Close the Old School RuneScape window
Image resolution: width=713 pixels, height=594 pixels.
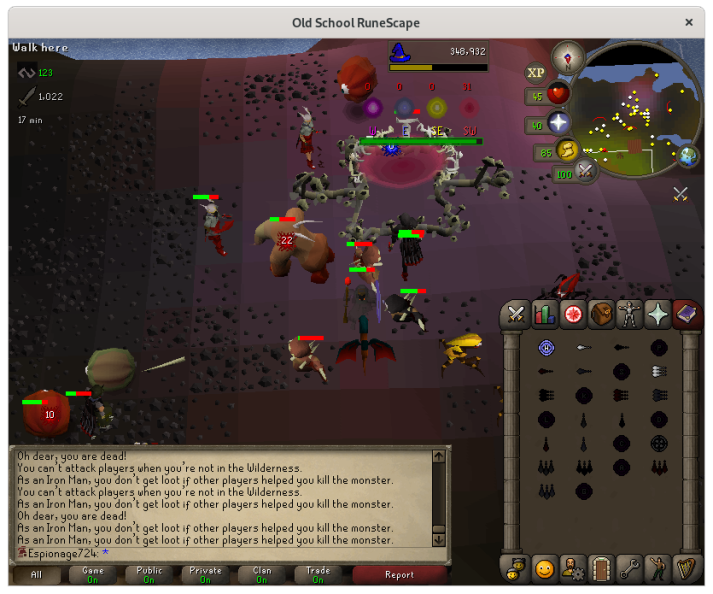click(x=689, y=22)
